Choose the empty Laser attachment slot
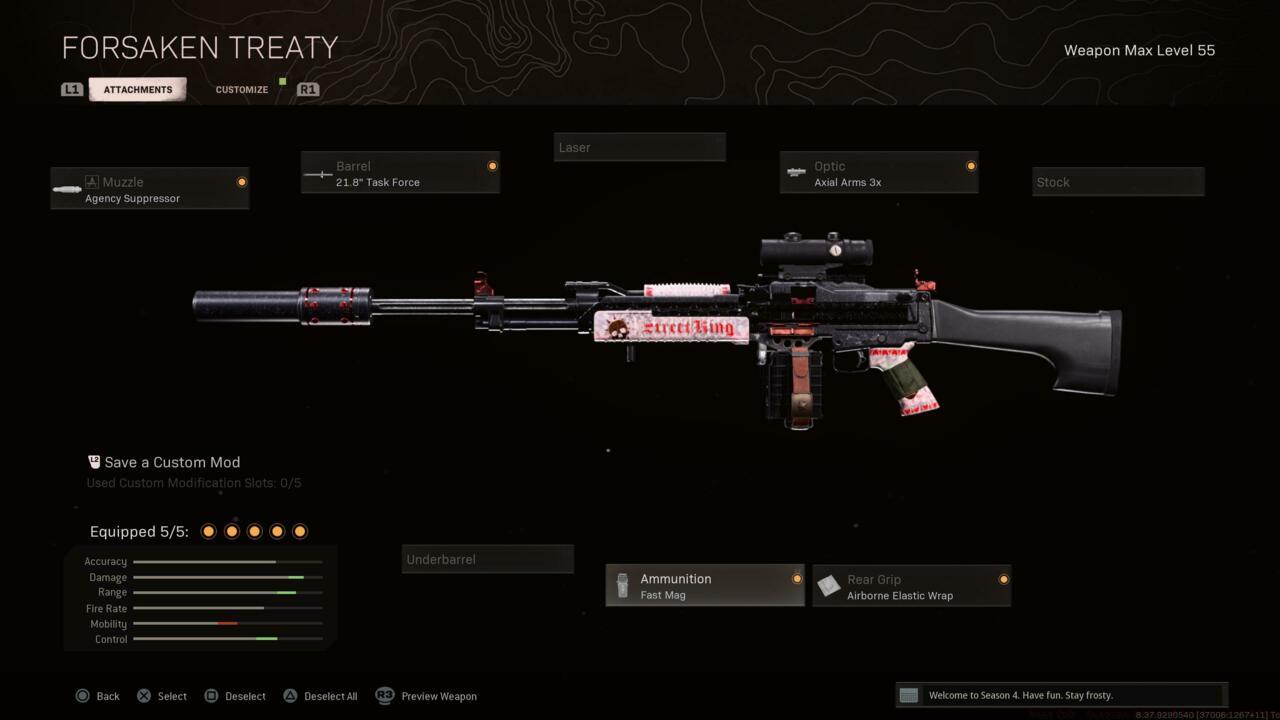This screenshot has width=1280, height=720. click(639, 147)
